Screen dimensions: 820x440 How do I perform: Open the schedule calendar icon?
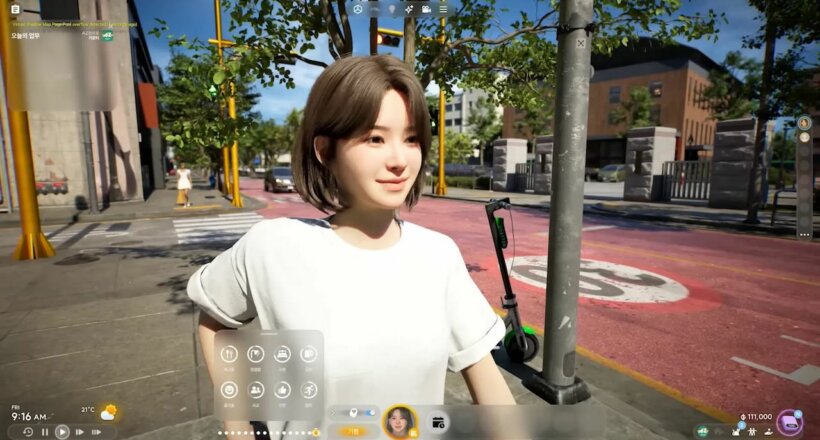(438, 422)
